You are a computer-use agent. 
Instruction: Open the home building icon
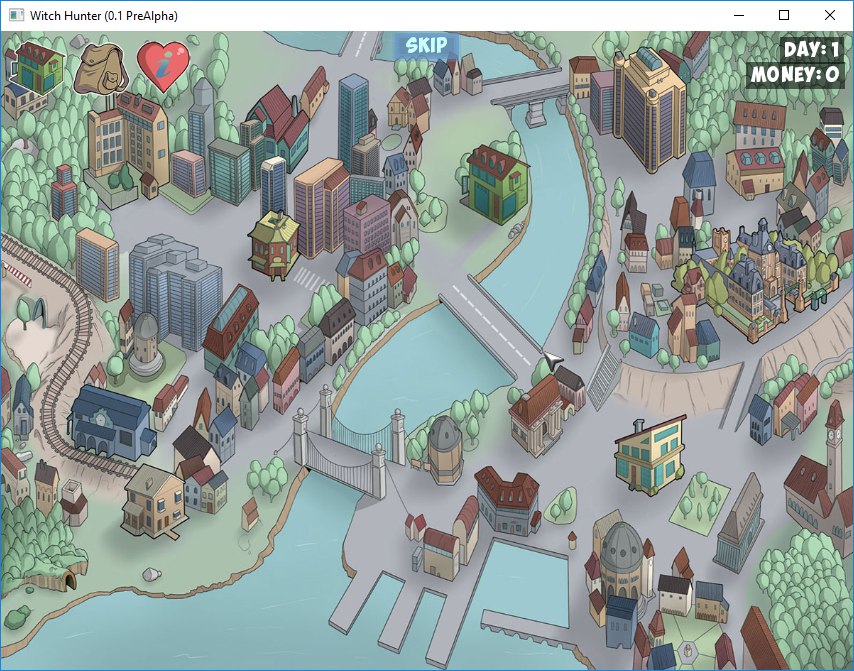click(37, 66)
